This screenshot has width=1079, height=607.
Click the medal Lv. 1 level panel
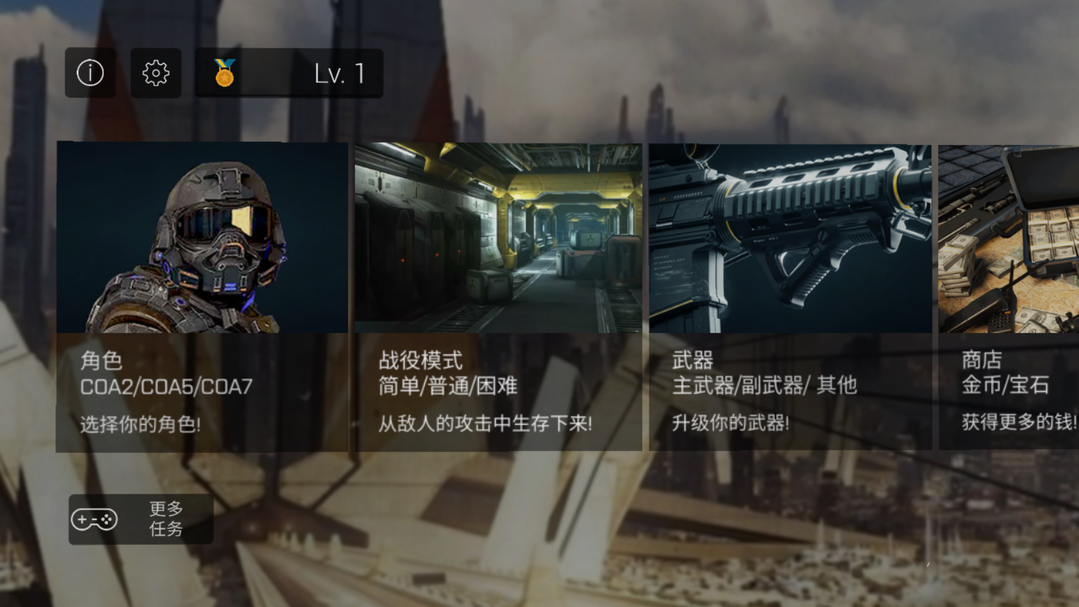tap(289, 73)
